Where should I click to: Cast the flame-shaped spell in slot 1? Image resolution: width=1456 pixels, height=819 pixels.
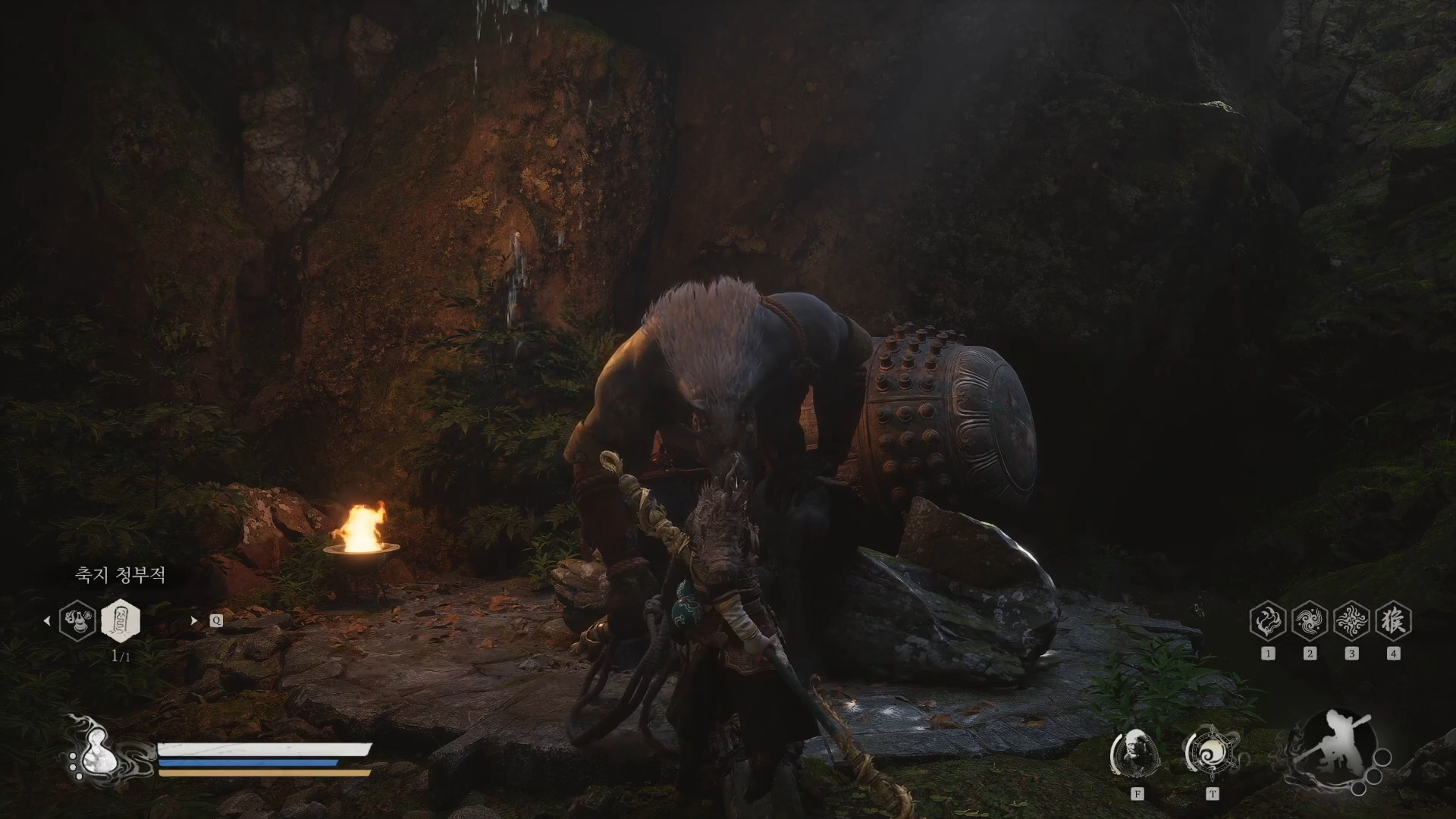pos(1268,621)
